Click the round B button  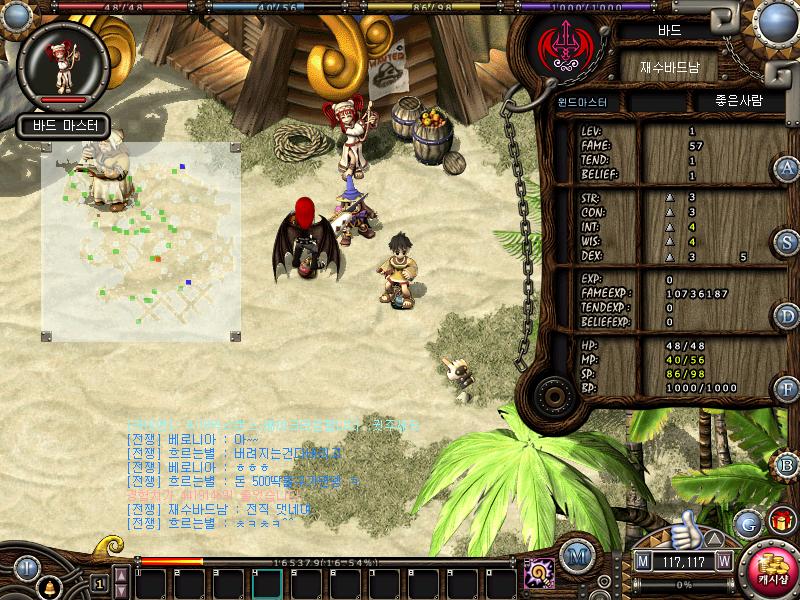[788, 465]
